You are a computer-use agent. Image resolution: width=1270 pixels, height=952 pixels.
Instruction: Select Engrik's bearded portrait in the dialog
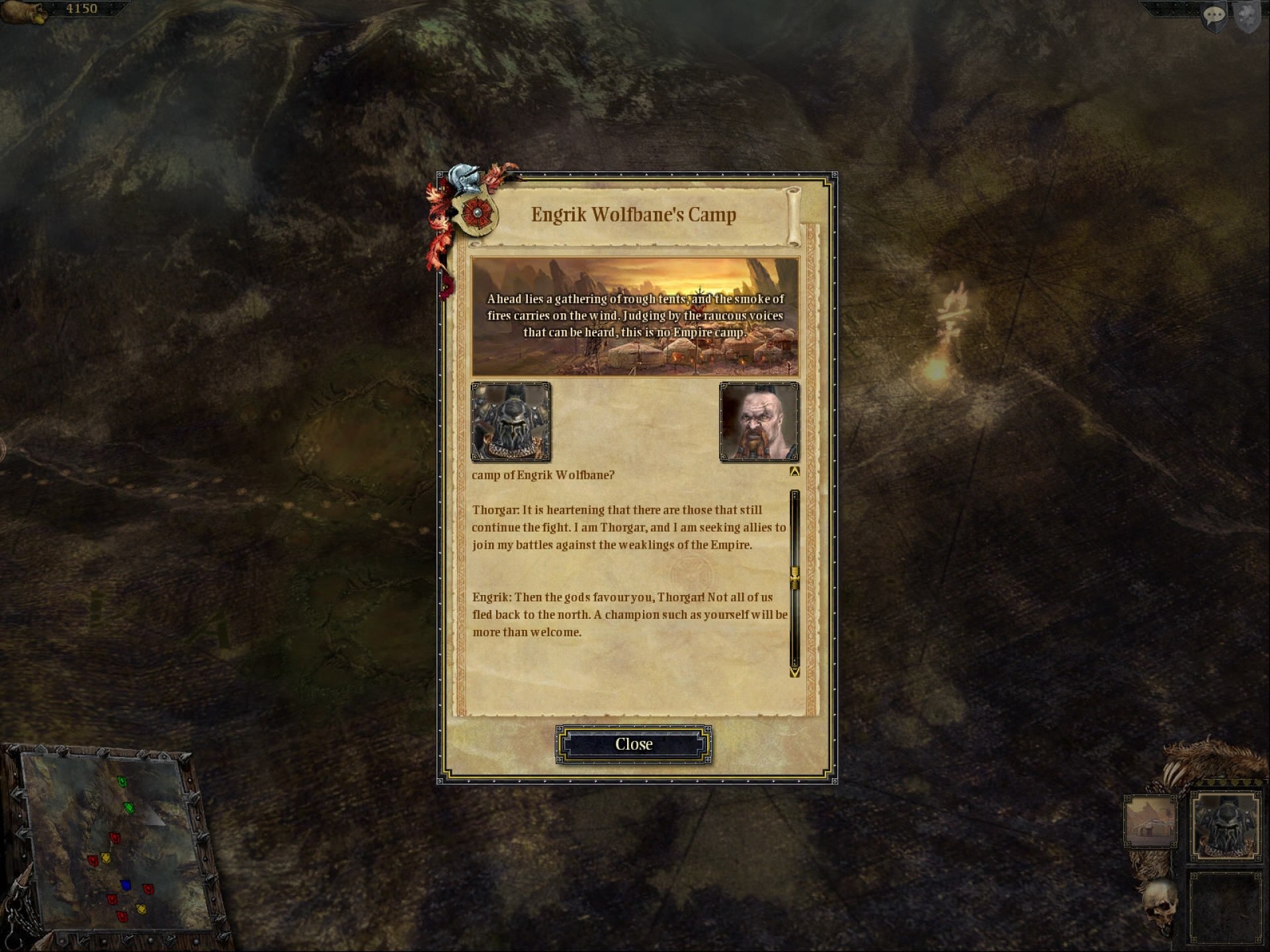tap(759, 422)
